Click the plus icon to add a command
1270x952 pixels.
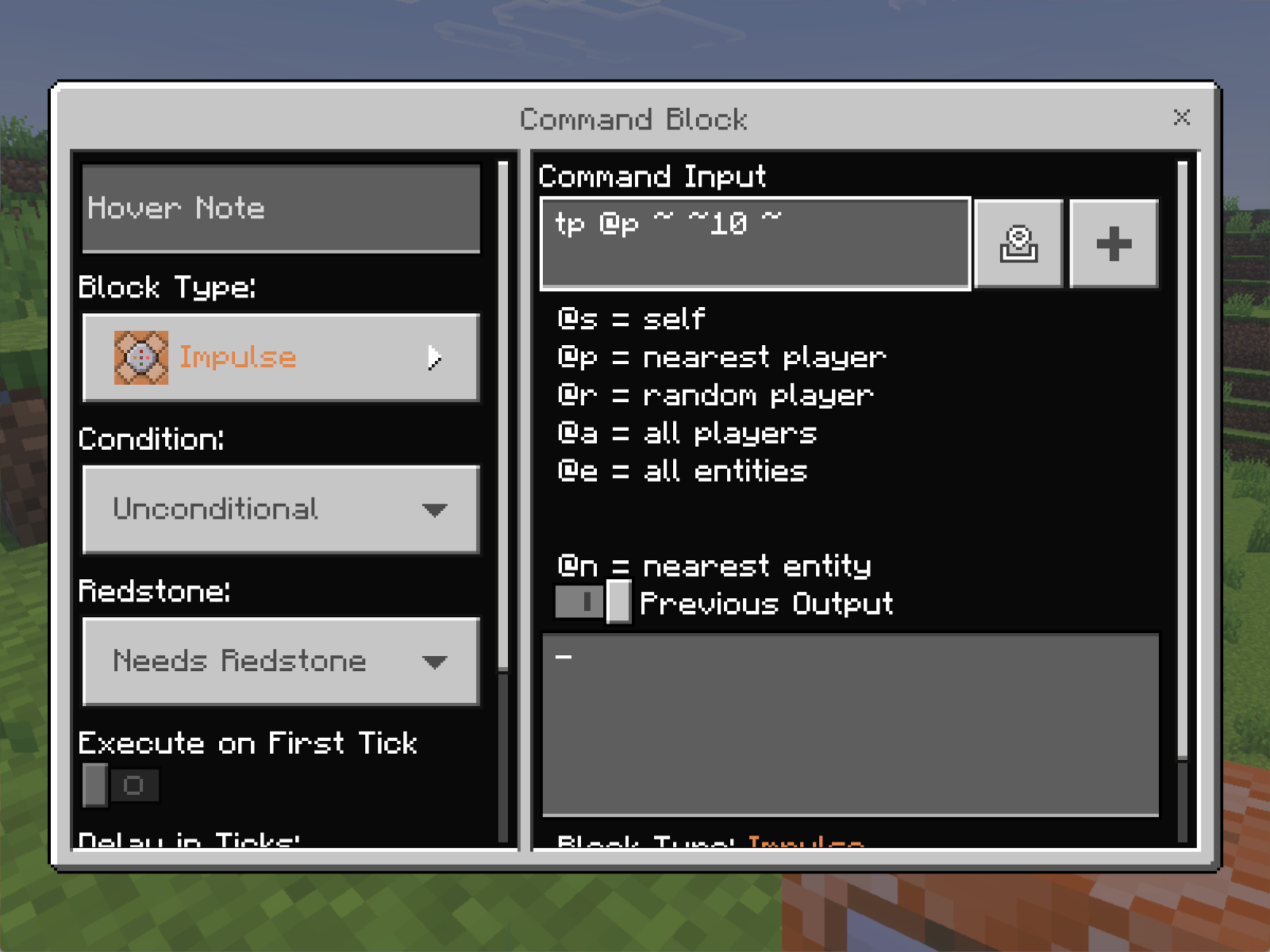click(1113, 244)
